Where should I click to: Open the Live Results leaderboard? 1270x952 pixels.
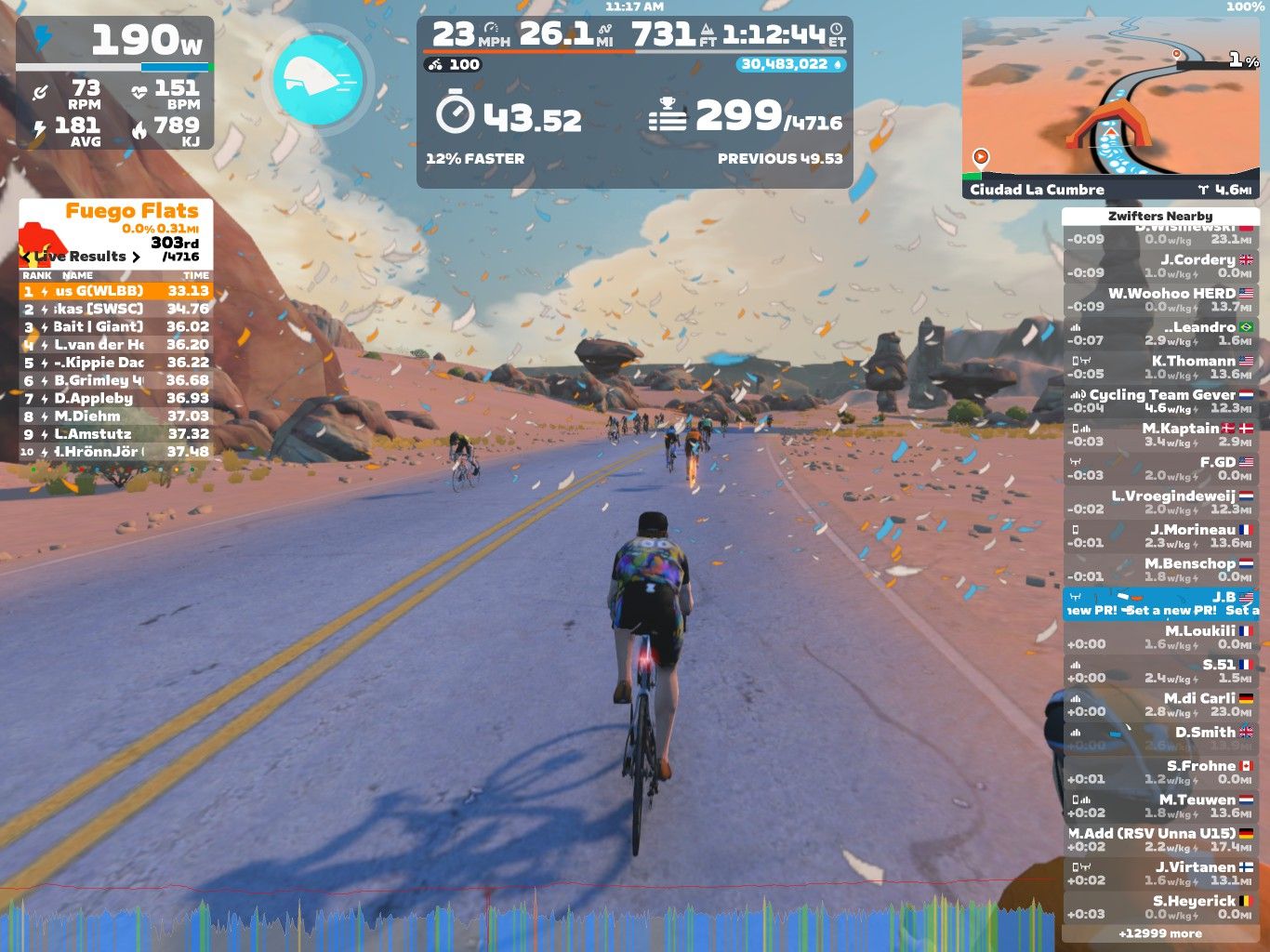tap(84, 257)
